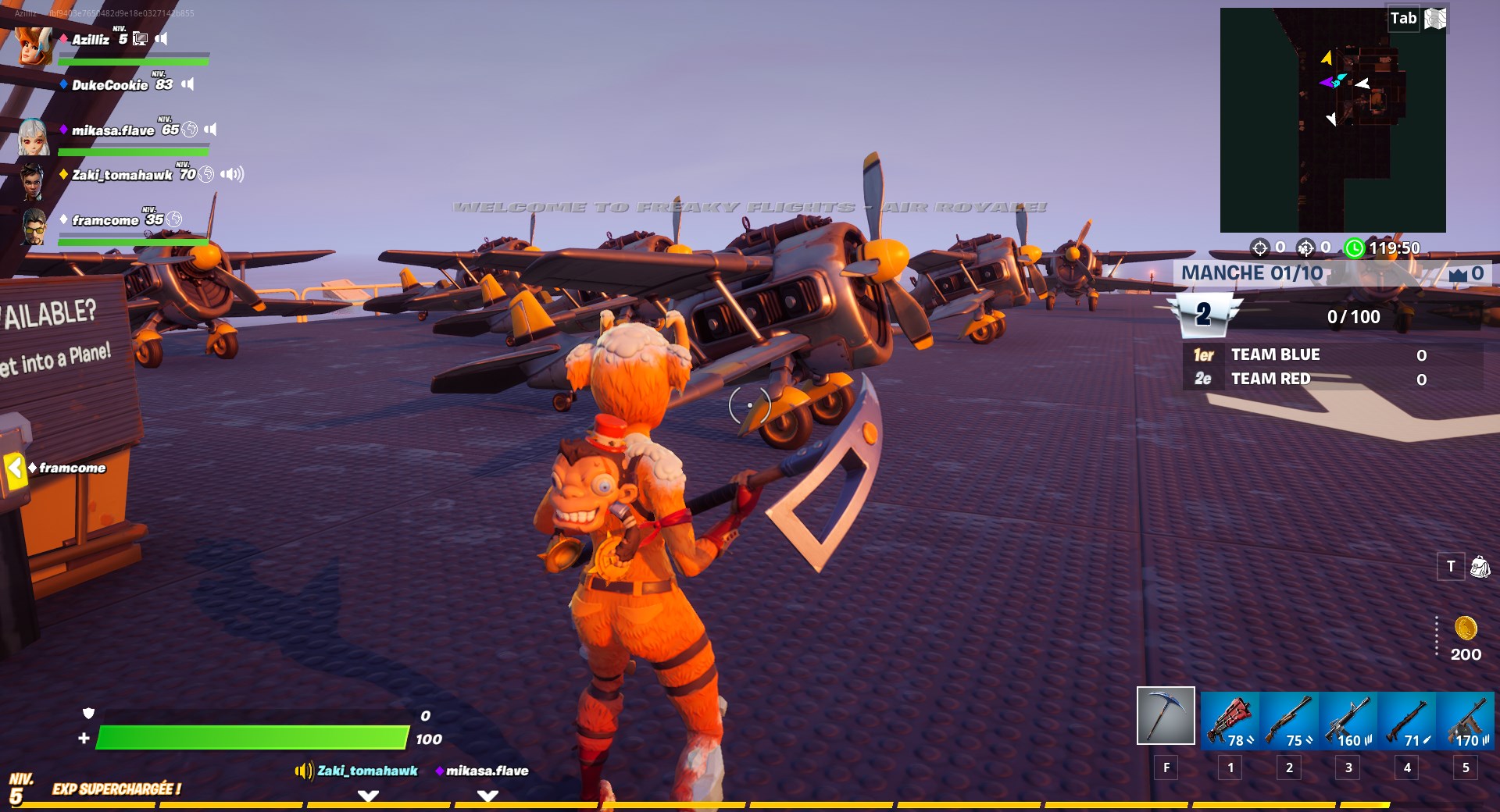The height and width of the screenshot is (812, 1500).
Task: Mute the speaking player Zaki_tomahawk
Action: 231,174
